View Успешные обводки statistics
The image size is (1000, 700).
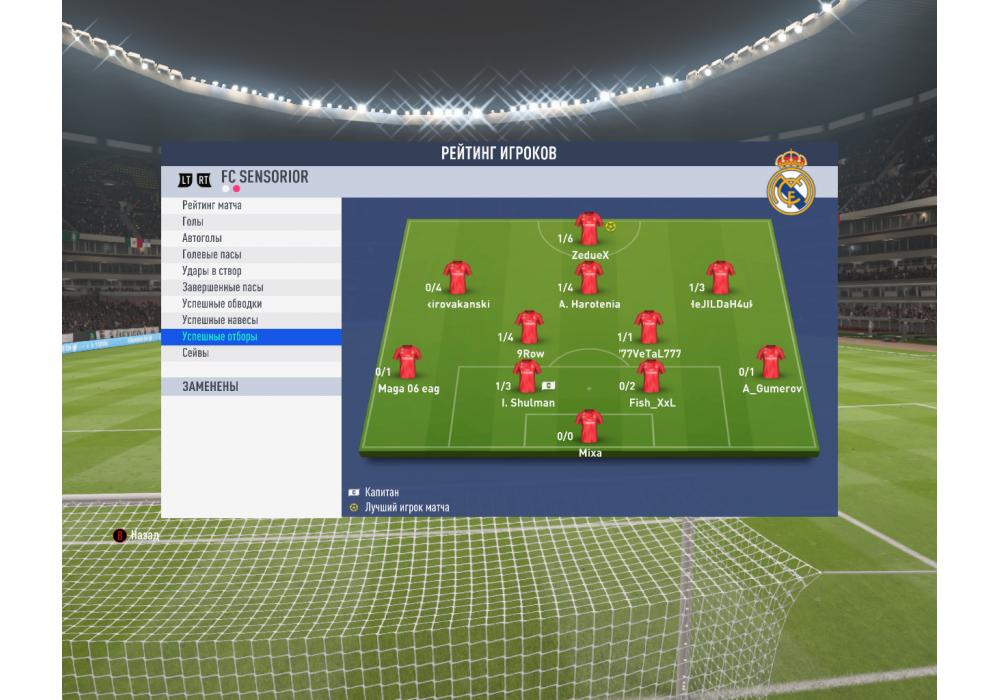click(x=222, y=304)
